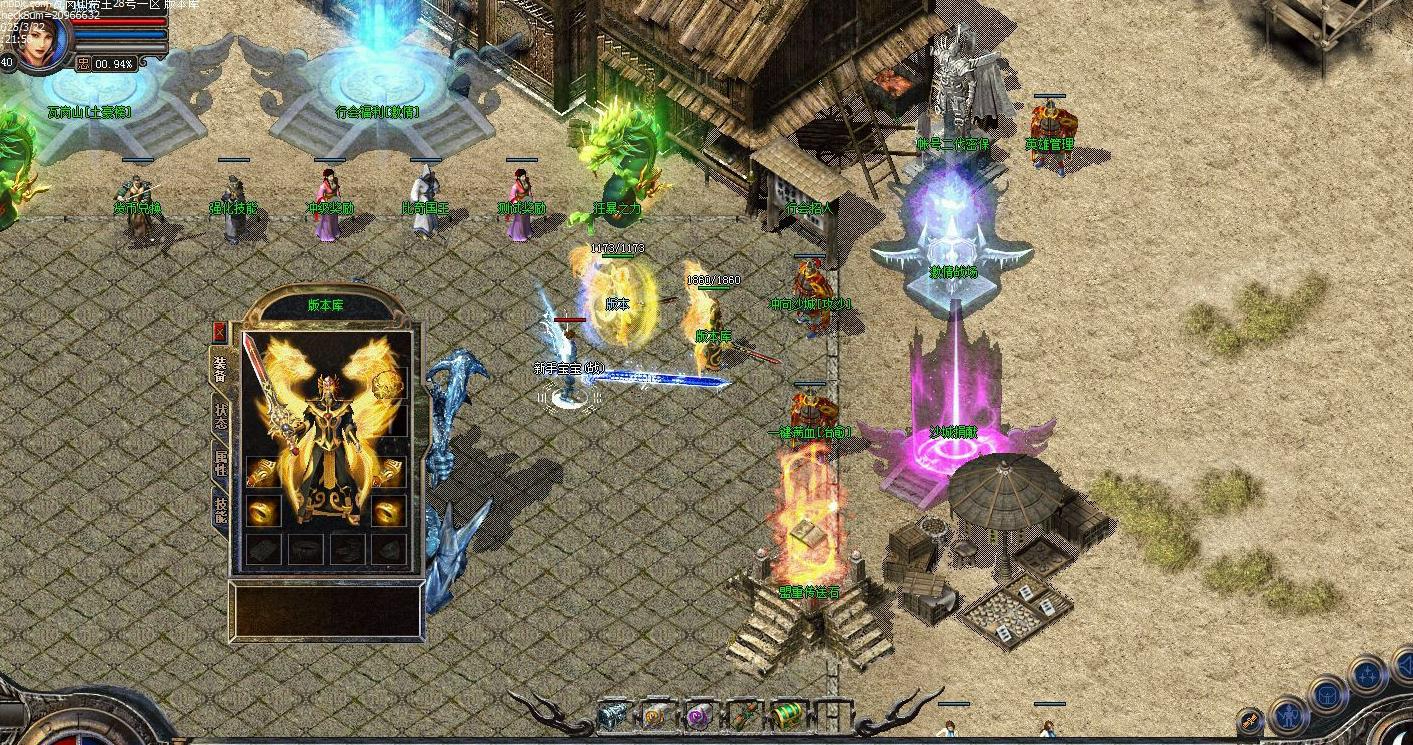Screen dimensions: 1413x745
Task: Show the 技能 skills tab
Action: [220, 510]
